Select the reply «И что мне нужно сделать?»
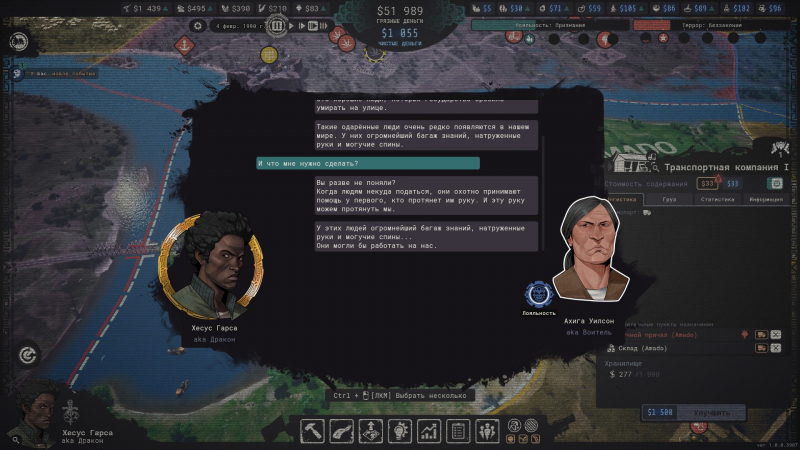Screen dimensions: 800x450 coord(368,163)
